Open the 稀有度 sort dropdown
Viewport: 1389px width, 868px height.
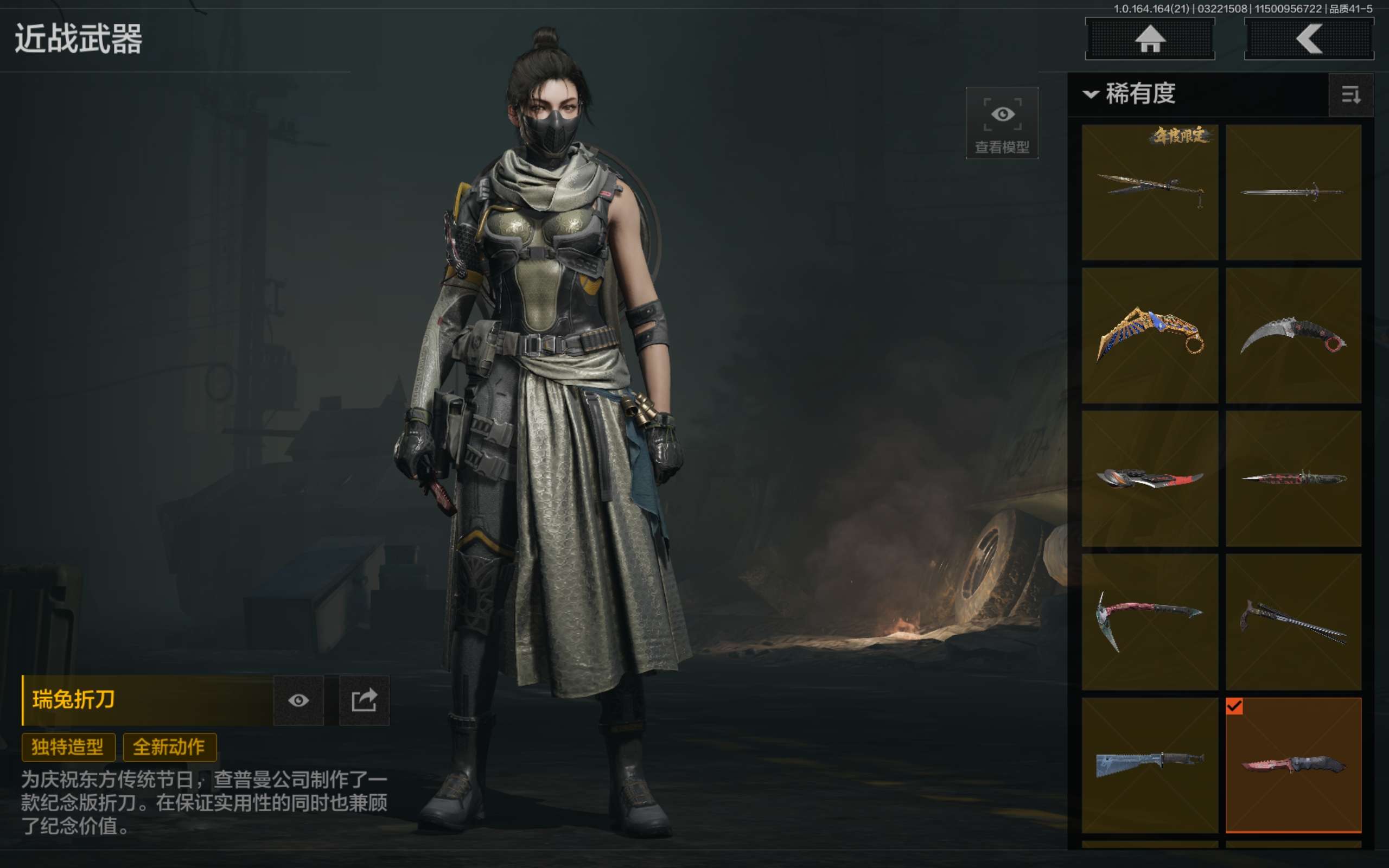click(1130, 93)
